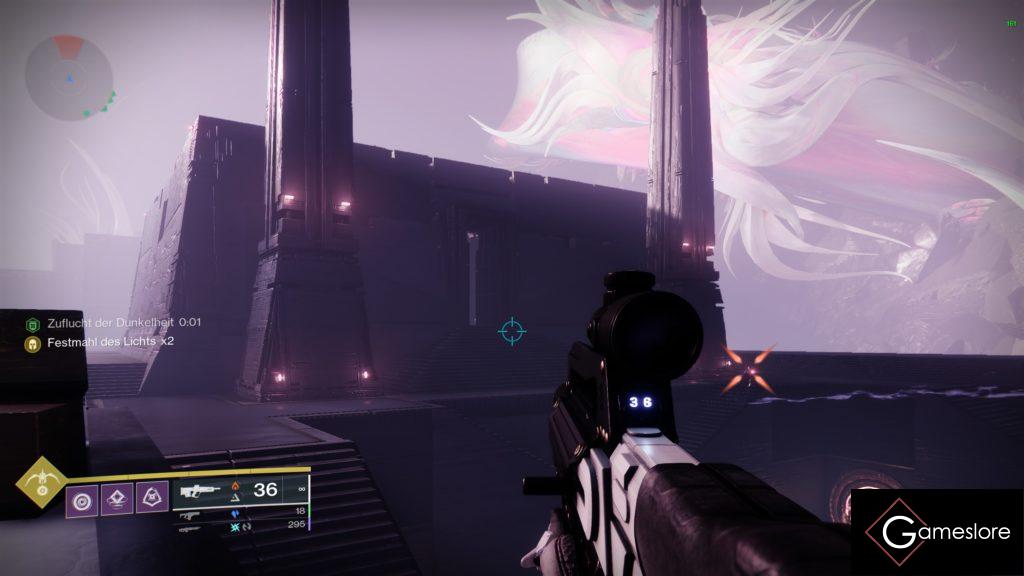This screenshot has width=1024, height=576.
Task: Trigger the diamond-shaped class ability icon
Action: (x=117, y=497)
